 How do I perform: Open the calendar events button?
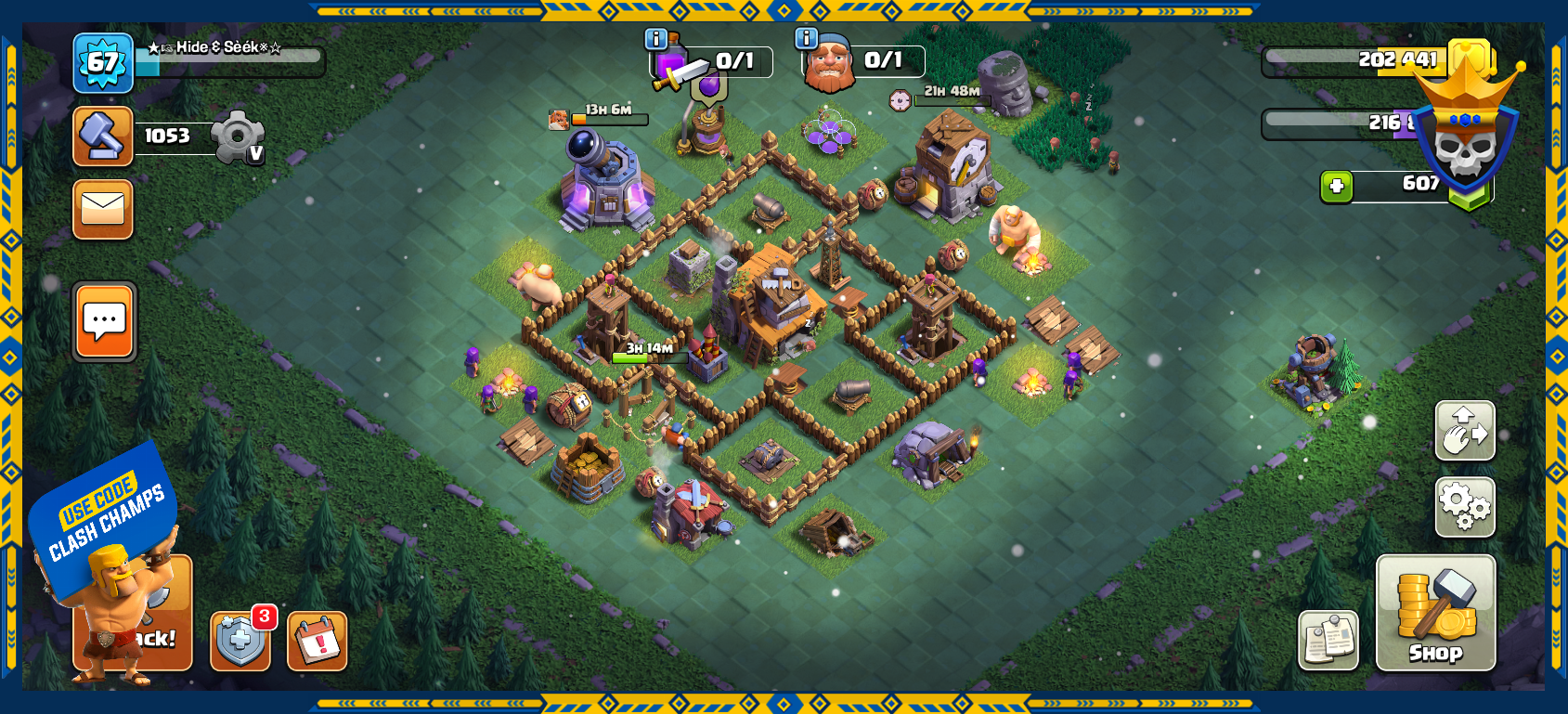pyautogui.click(x=317, y=641)
